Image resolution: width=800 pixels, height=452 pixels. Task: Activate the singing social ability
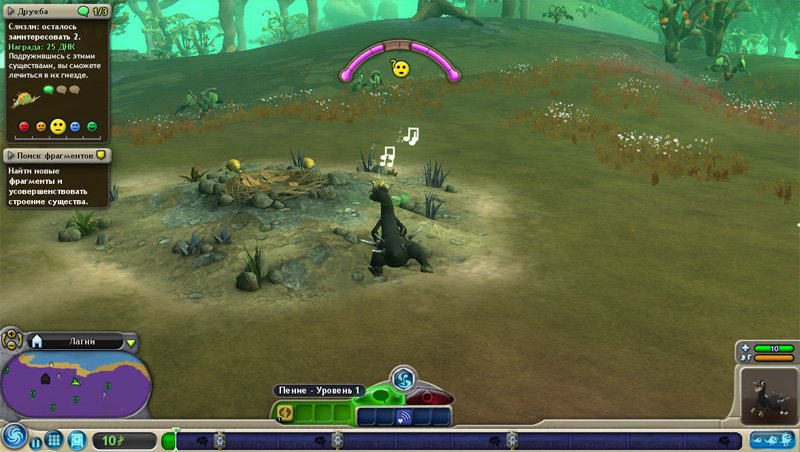tap(285, 413)
